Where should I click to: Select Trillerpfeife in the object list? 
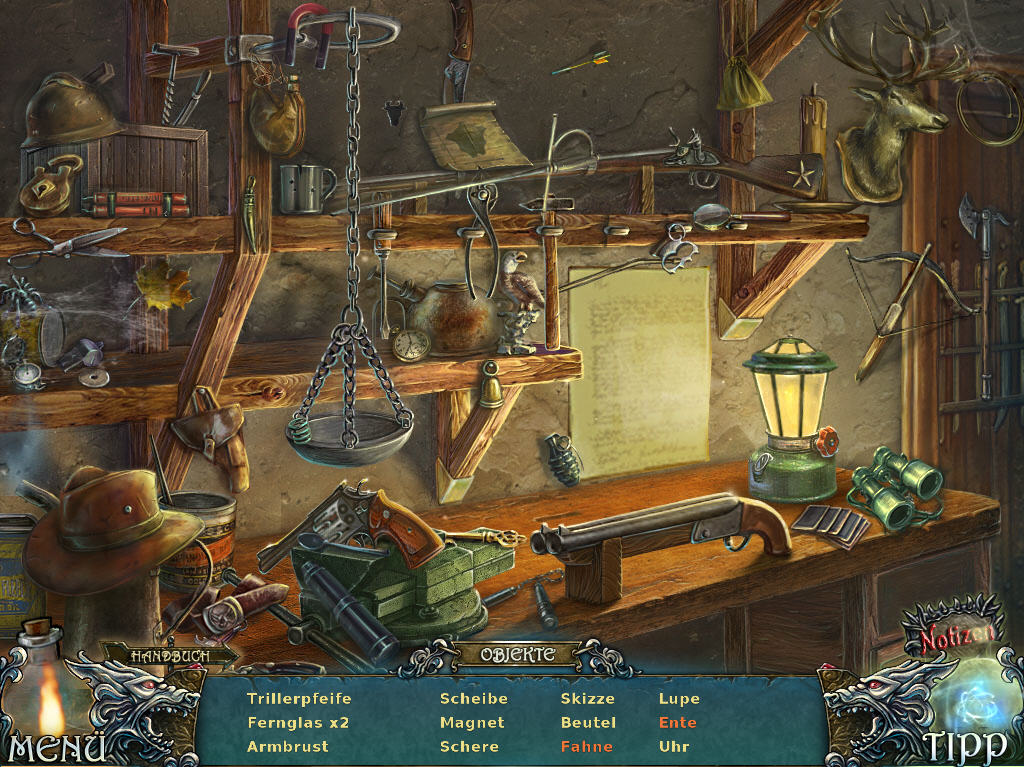click(x=299, y=699)
